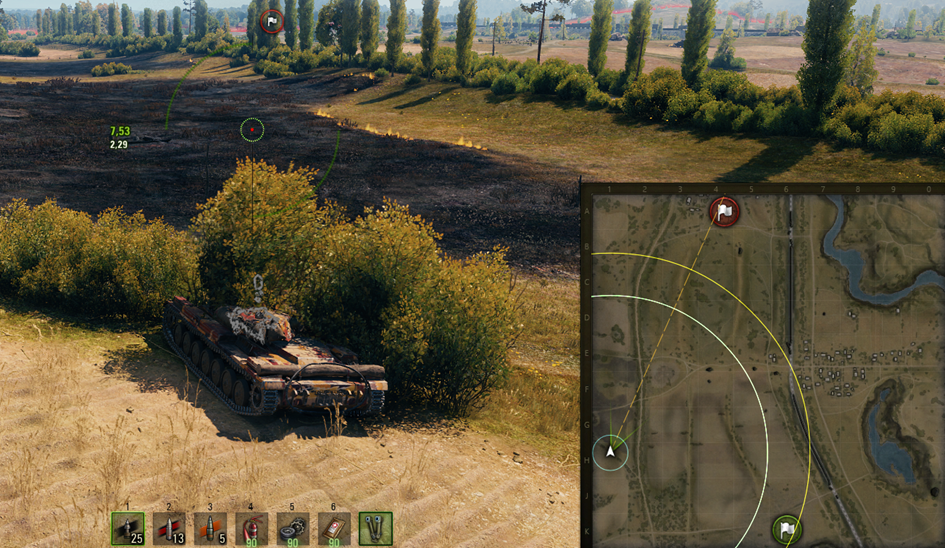Click the twin wrenches equipment slot

coord(375,528)
